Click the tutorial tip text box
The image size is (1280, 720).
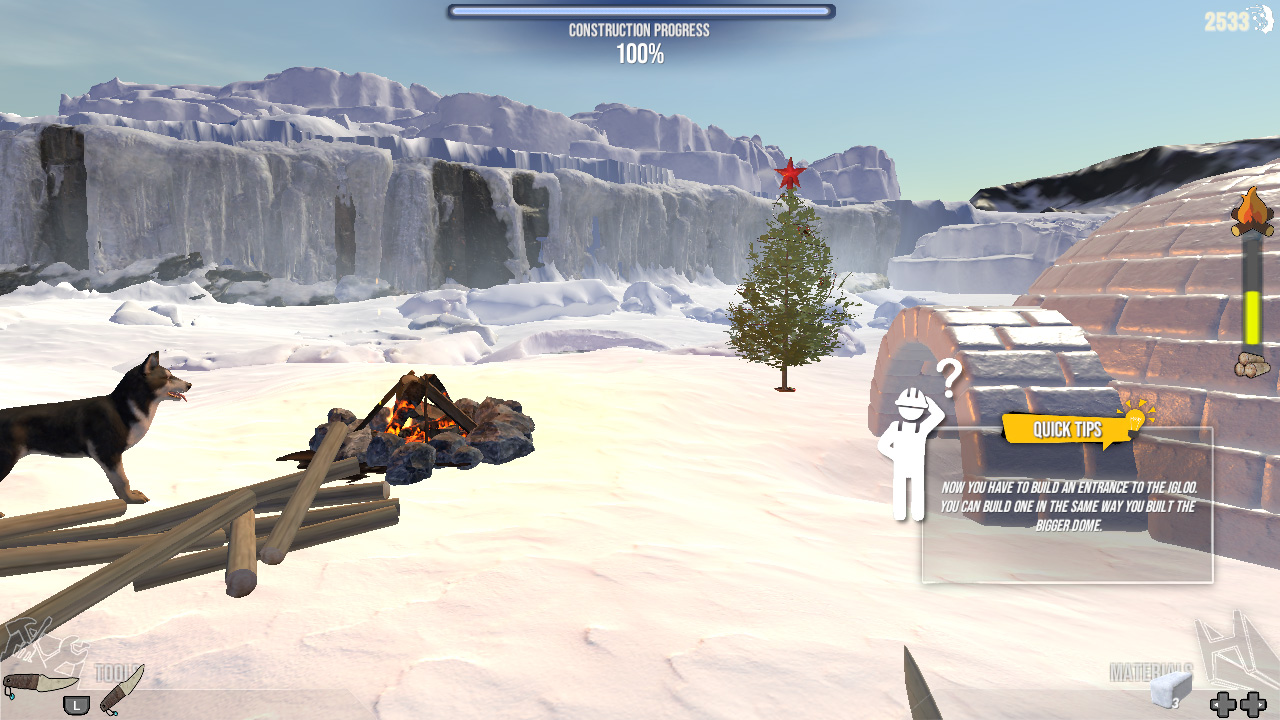click(x=1067, y=505)
